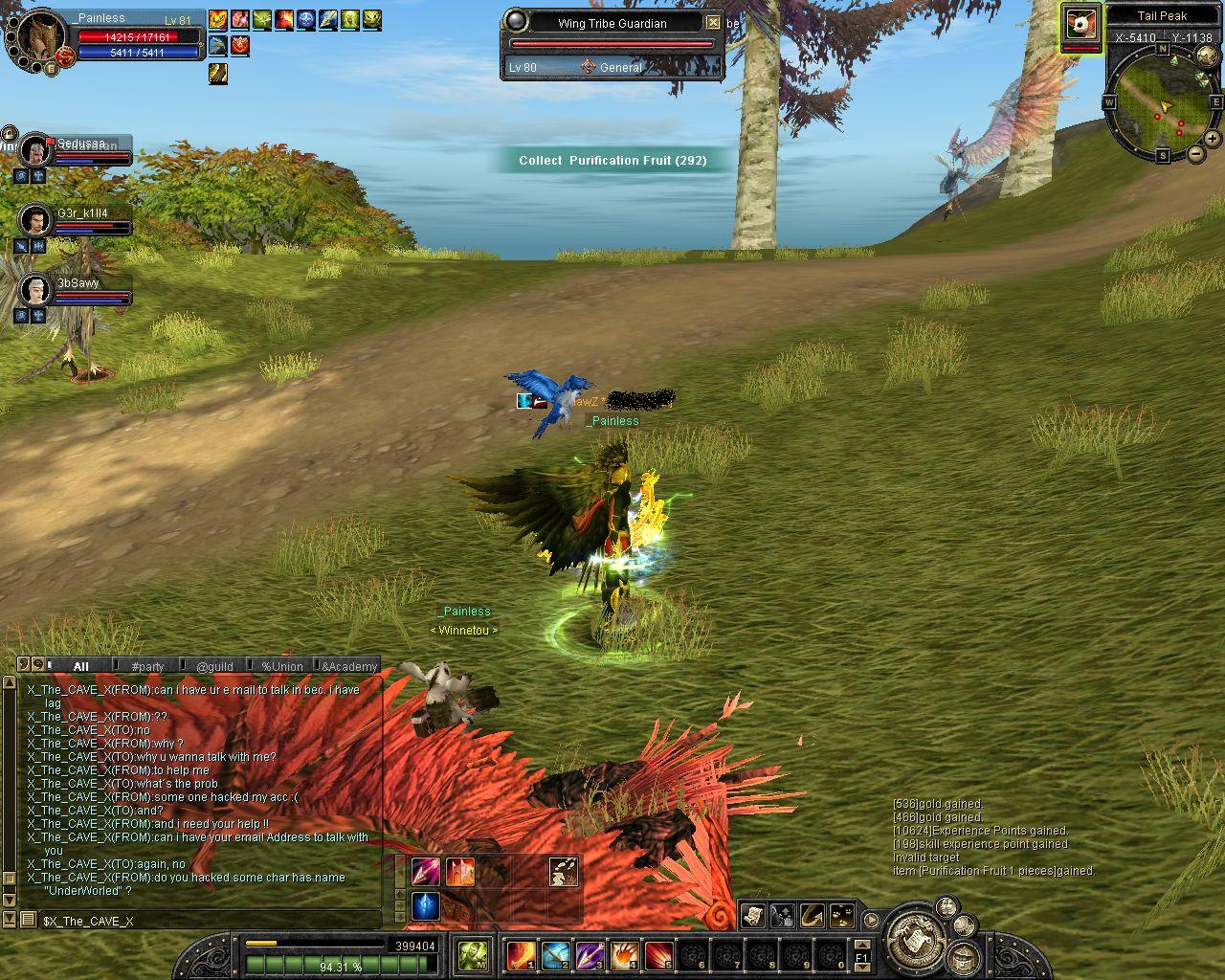Click the minimap's zoom-in plus button
This screenshot has height=980, width=1225.
tap(1212, 139)
